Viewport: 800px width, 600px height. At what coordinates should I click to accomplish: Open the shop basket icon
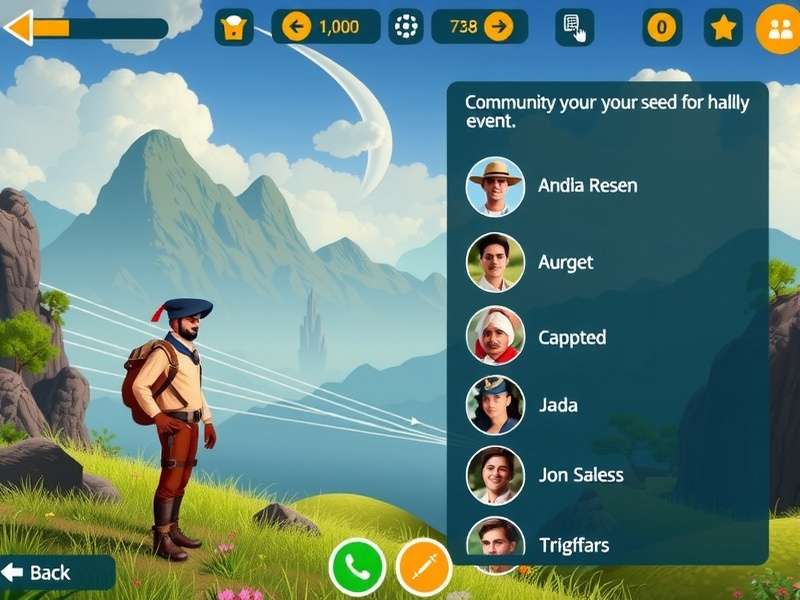(234, 27)
